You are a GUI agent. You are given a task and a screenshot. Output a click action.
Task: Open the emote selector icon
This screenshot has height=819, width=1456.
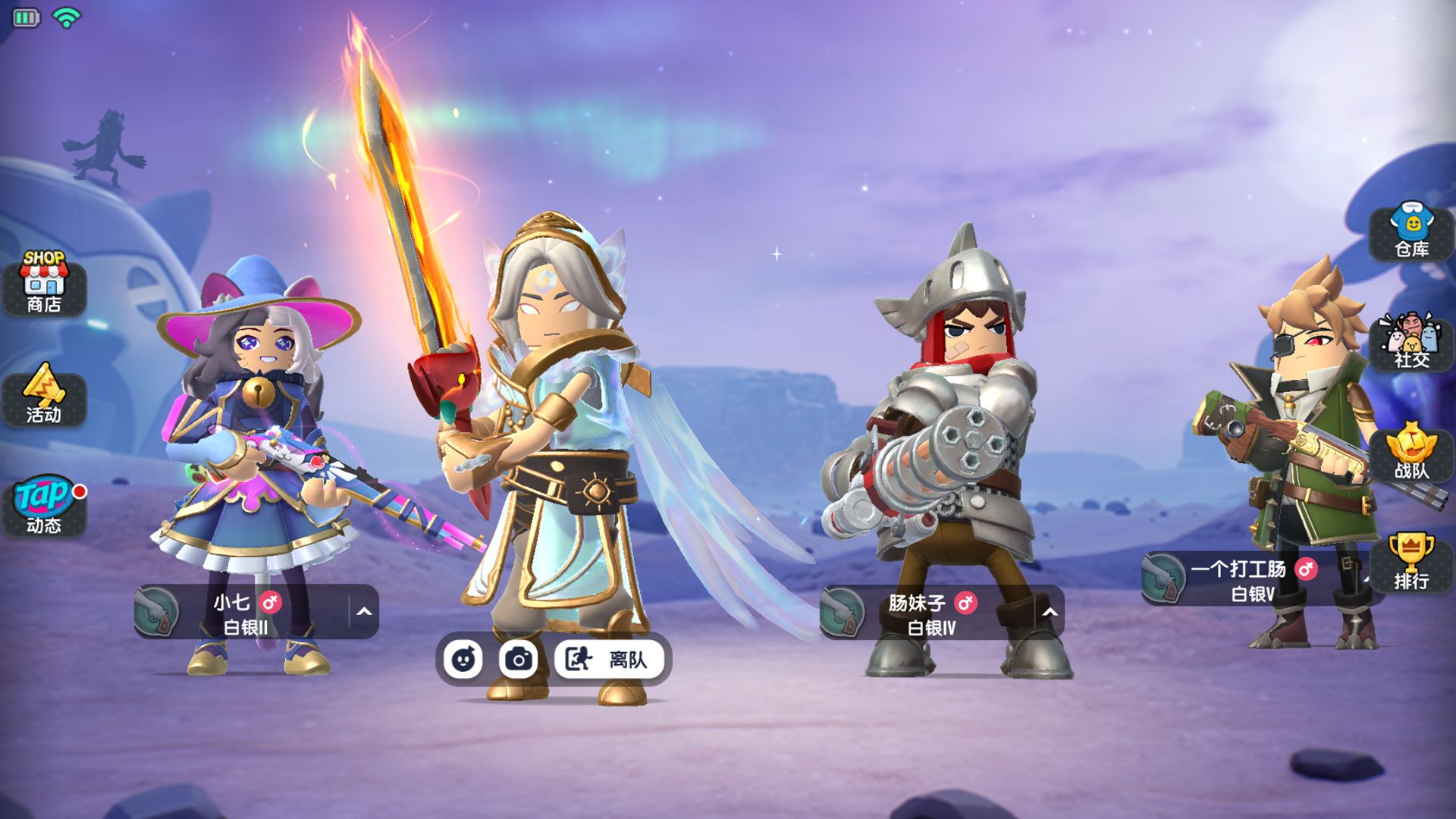[x=464, y=660]
